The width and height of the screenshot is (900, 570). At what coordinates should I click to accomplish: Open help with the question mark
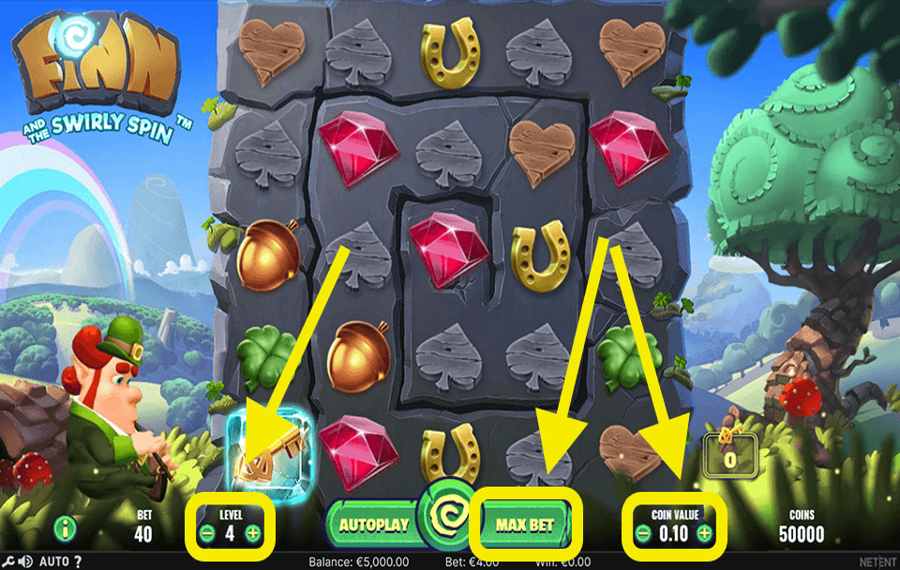coord(78,561)
